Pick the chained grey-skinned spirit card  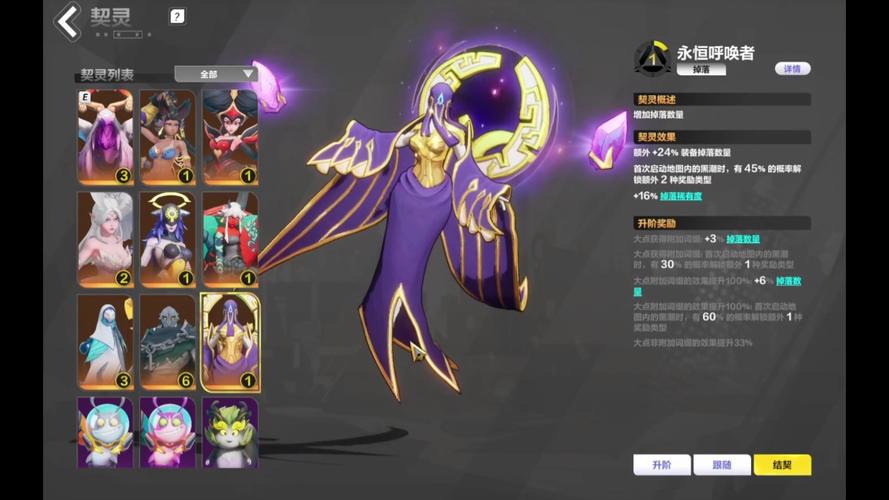tap(167, 341)
